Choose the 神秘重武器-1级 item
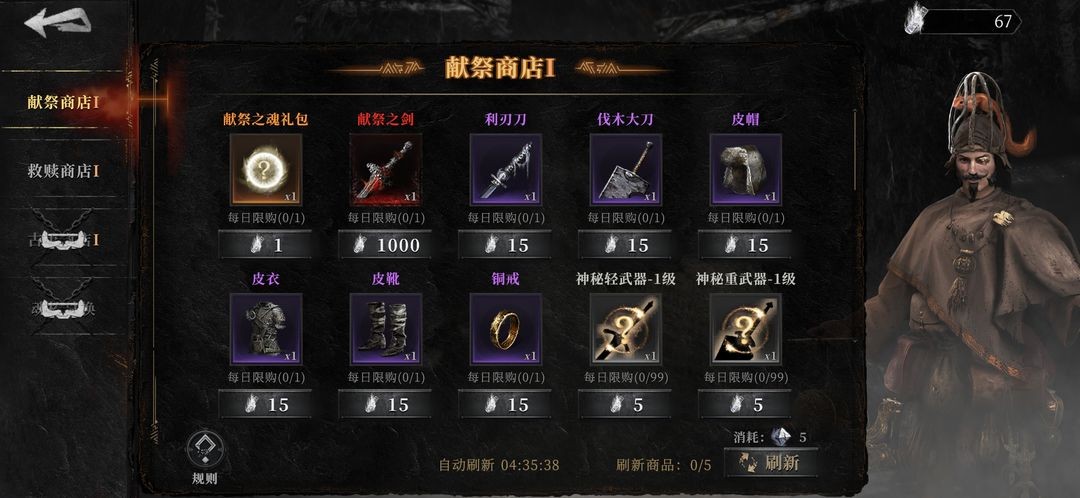Viewport: 1080px width, 498px height. click(x=745, y=328)
